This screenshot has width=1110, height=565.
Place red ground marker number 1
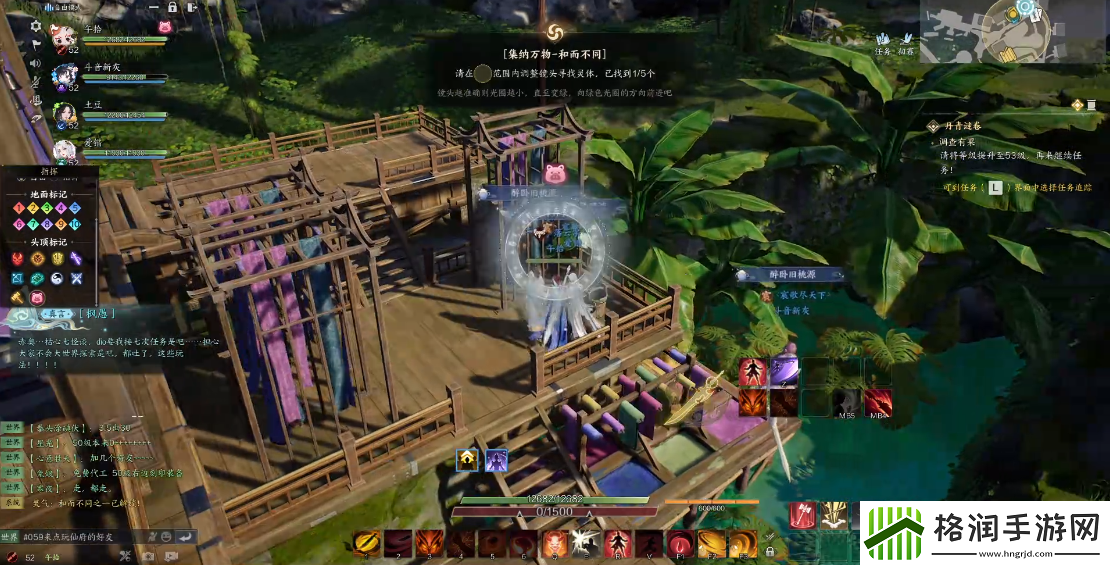19,208
